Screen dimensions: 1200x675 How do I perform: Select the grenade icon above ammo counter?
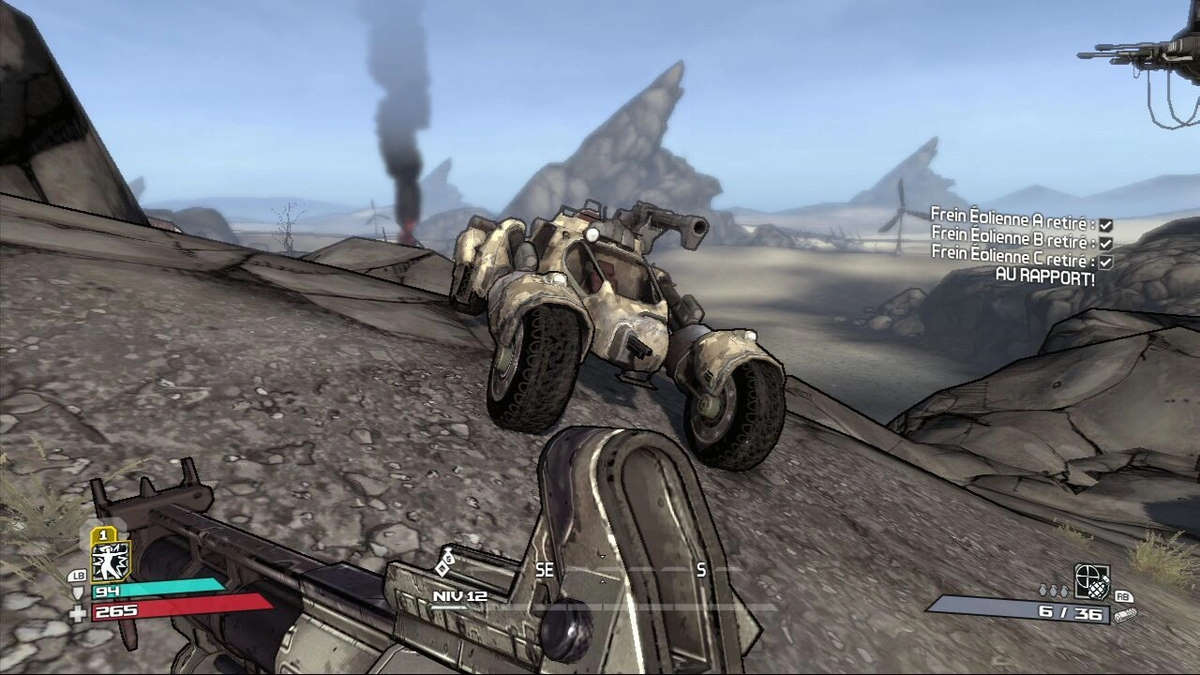(1091, 579)
